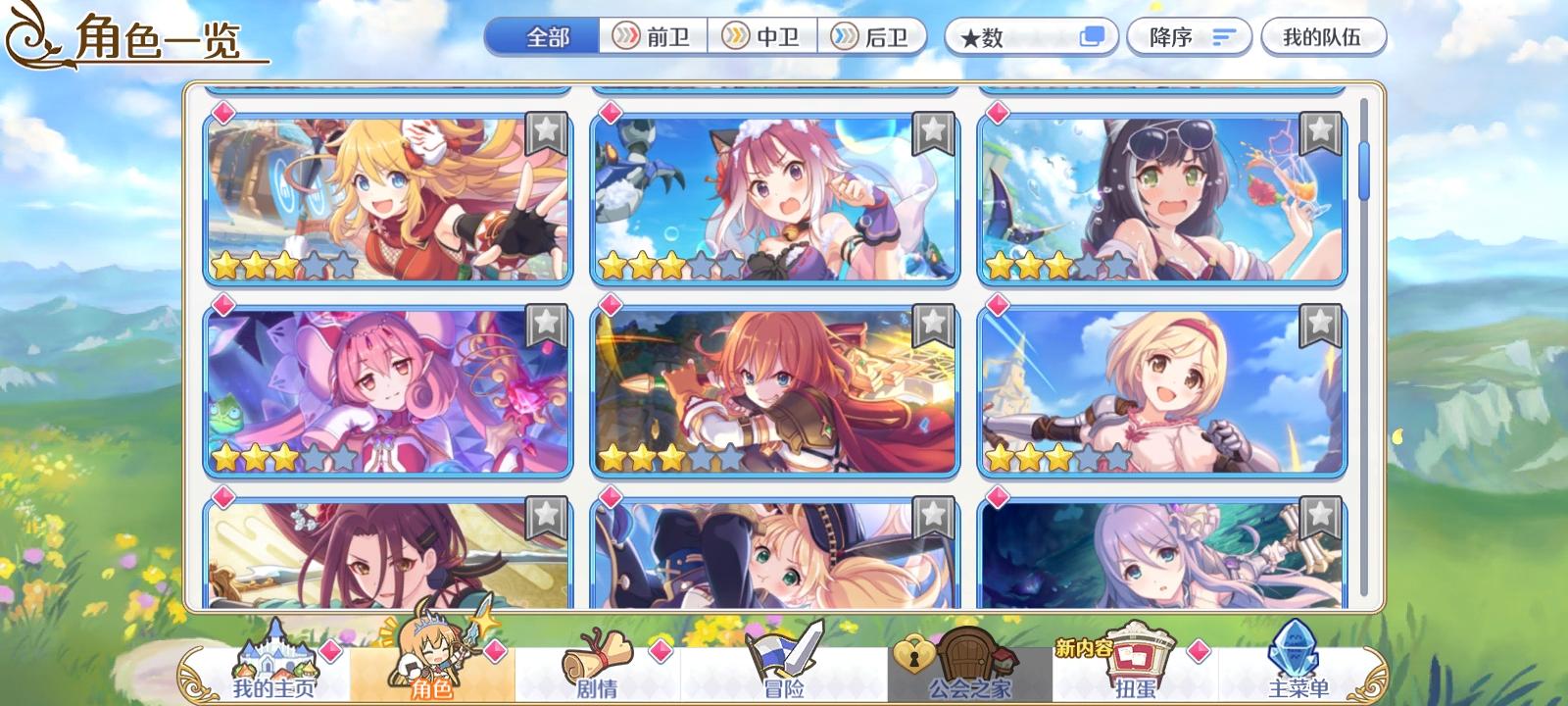Select the red-haired archer character thumbnail
The height and width of the screenshot is (706, 1568).
click(x=776, y=388)
